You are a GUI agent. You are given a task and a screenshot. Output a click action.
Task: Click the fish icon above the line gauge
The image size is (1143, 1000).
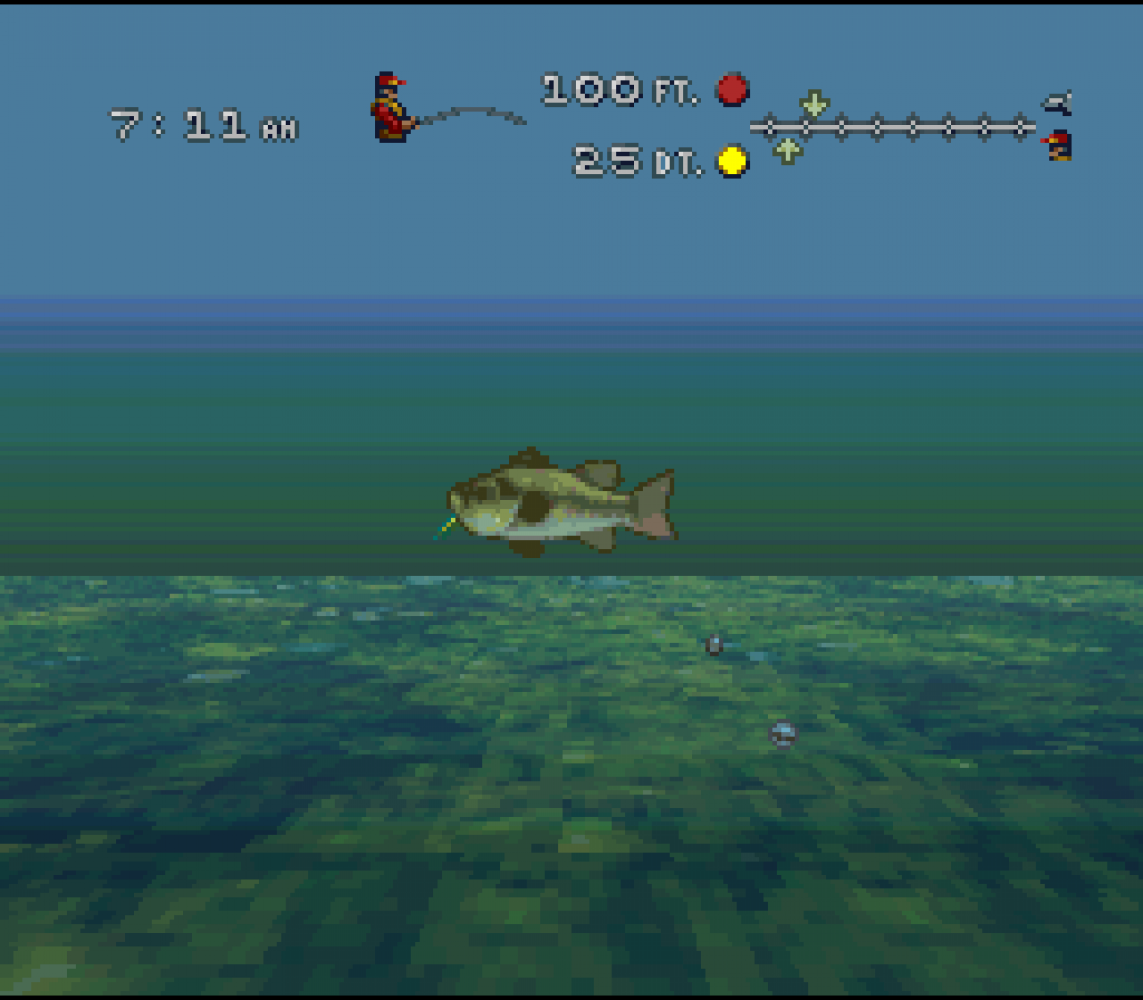[1057, 102]
